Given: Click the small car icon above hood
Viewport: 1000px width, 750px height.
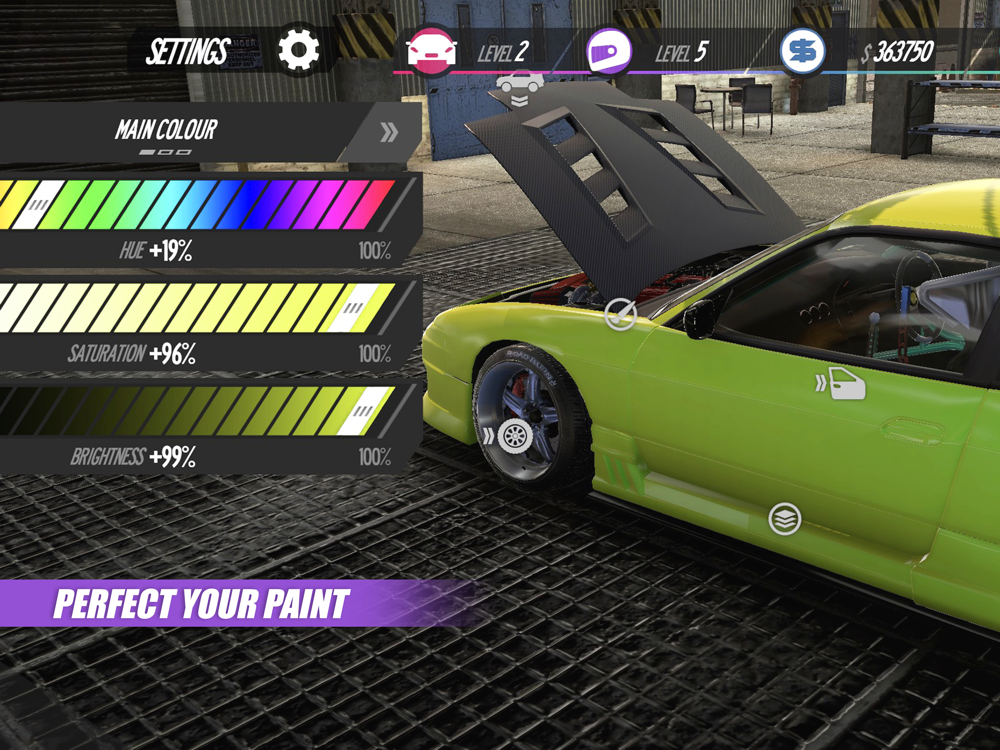Looking at the screenshot, I should [520, 82].
